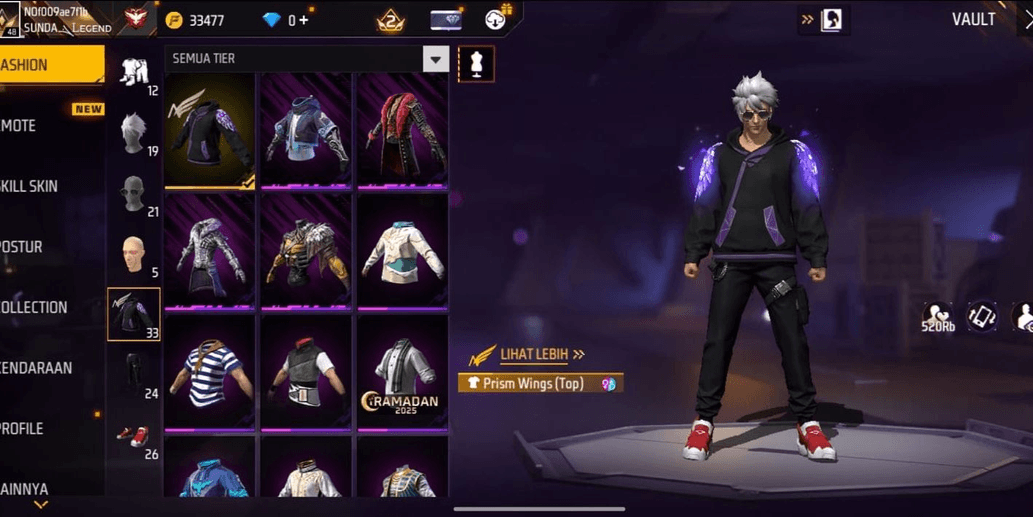The height and width of the screenshot is (517, 1033).
Task: Switch to the Skill Skin section
Action: coord(40,186)
